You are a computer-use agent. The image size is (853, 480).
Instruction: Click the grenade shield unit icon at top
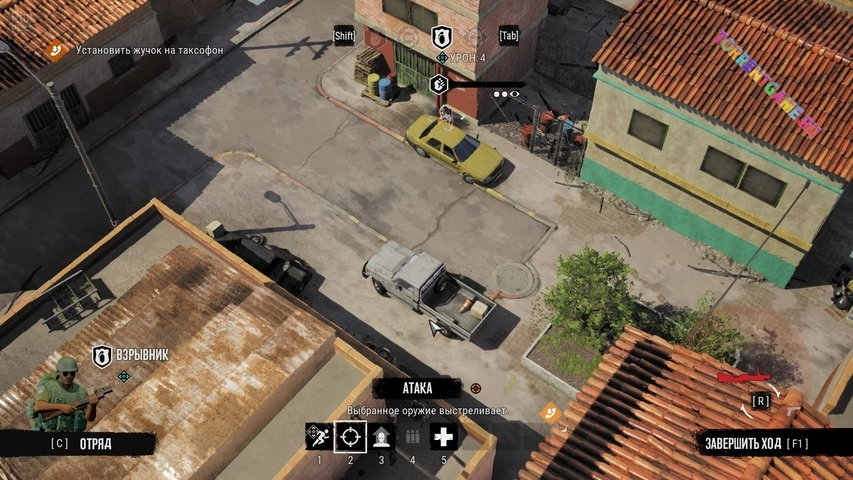(441, 37)
